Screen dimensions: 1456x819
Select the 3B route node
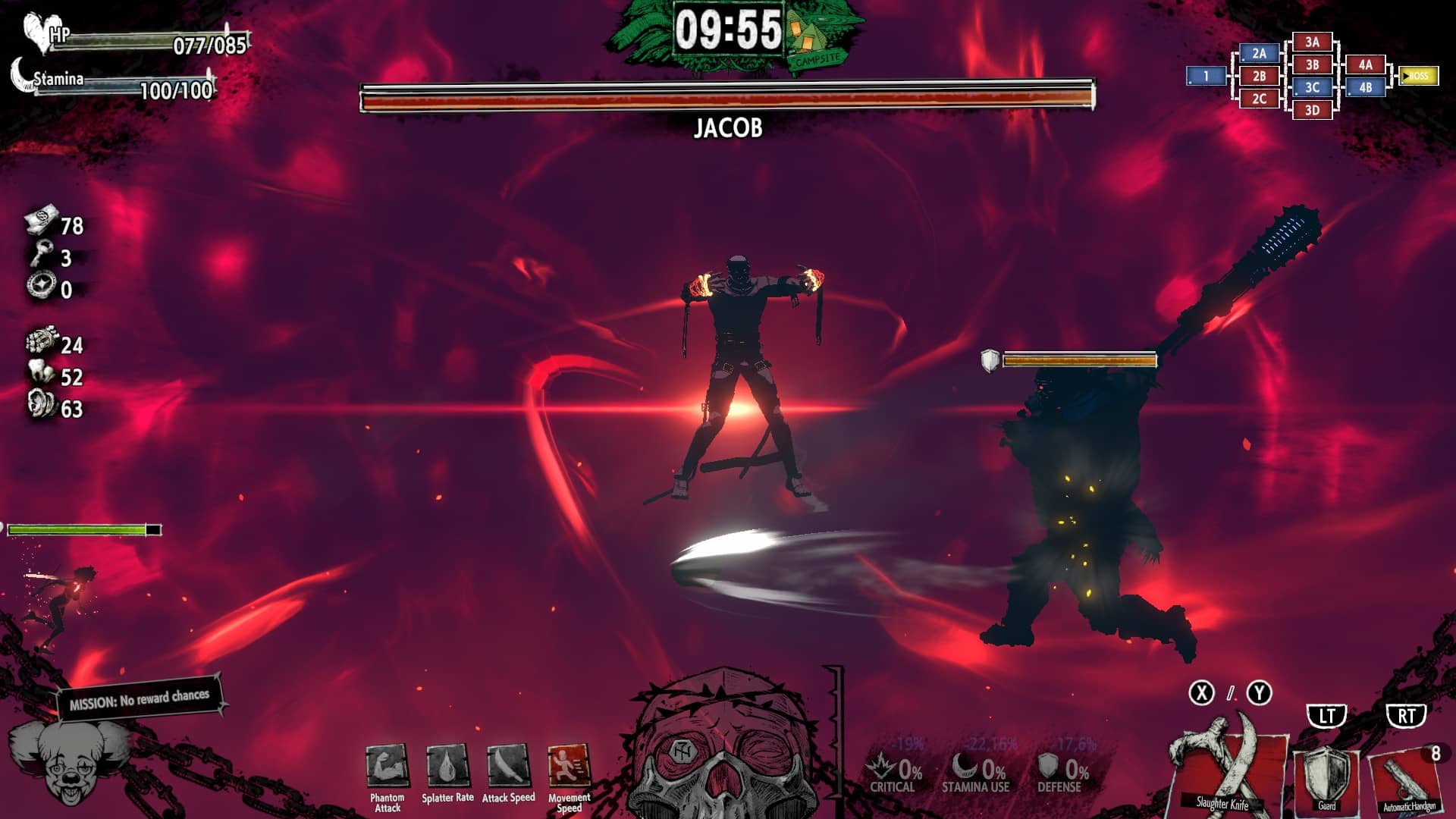pos(1312,65)
